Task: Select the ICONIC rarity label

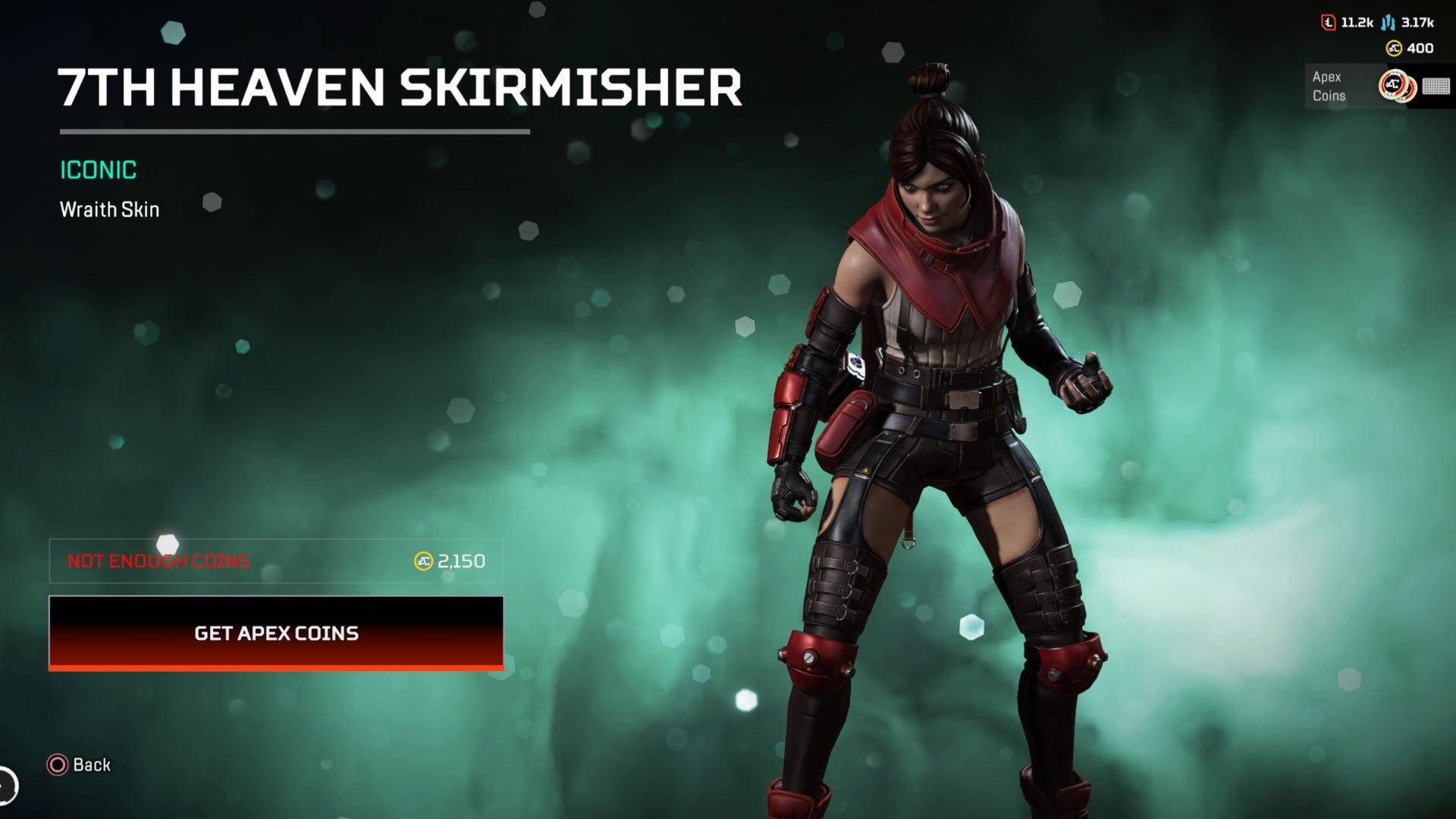Action: [x=98, y=171]
